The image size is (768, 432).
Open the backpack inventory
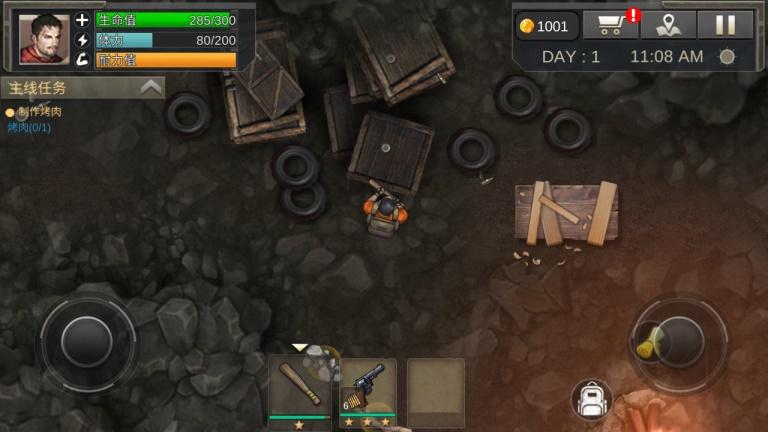(590, 400)
